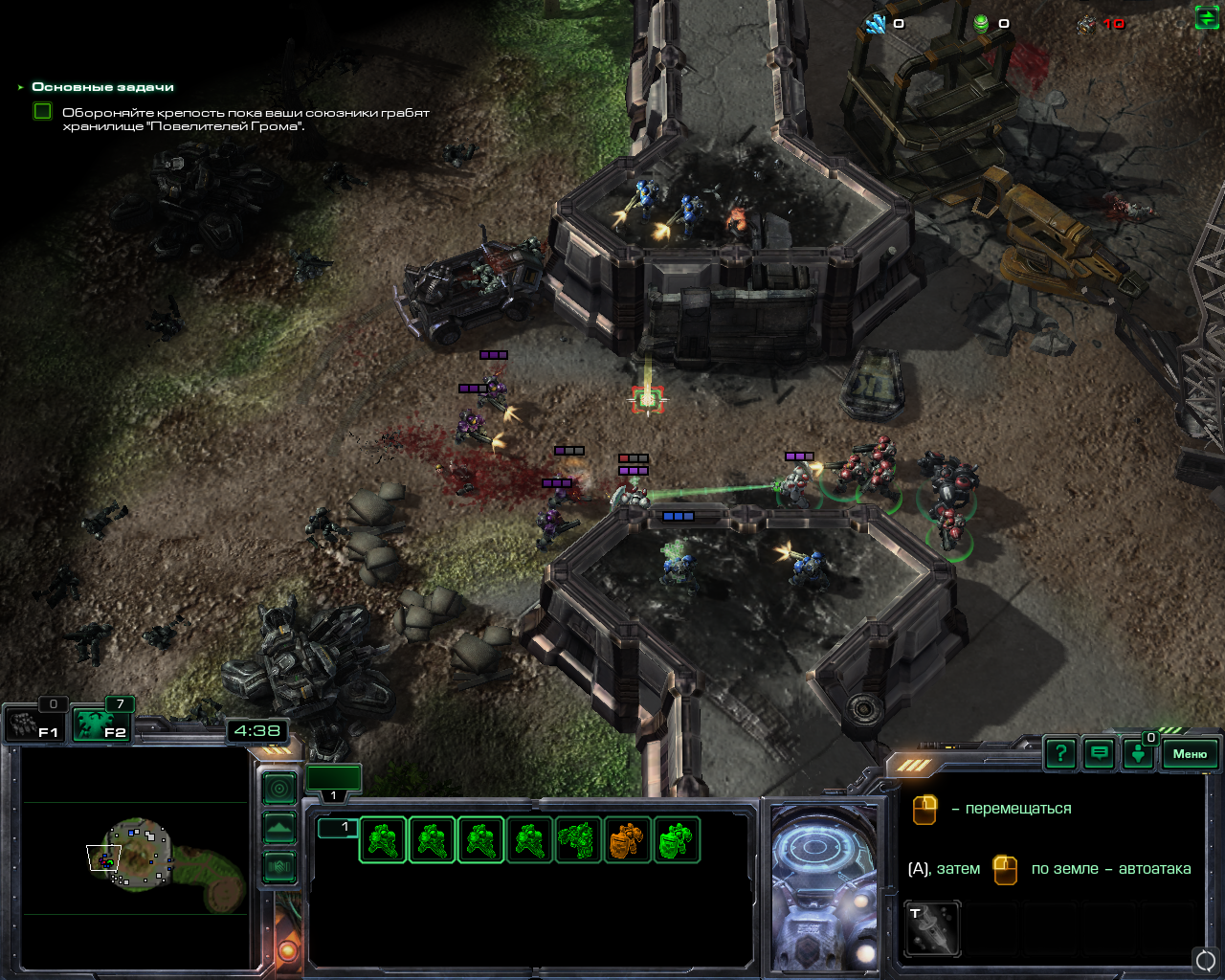
Task: Open help with the question mark button
Action: coord(1060,754)
